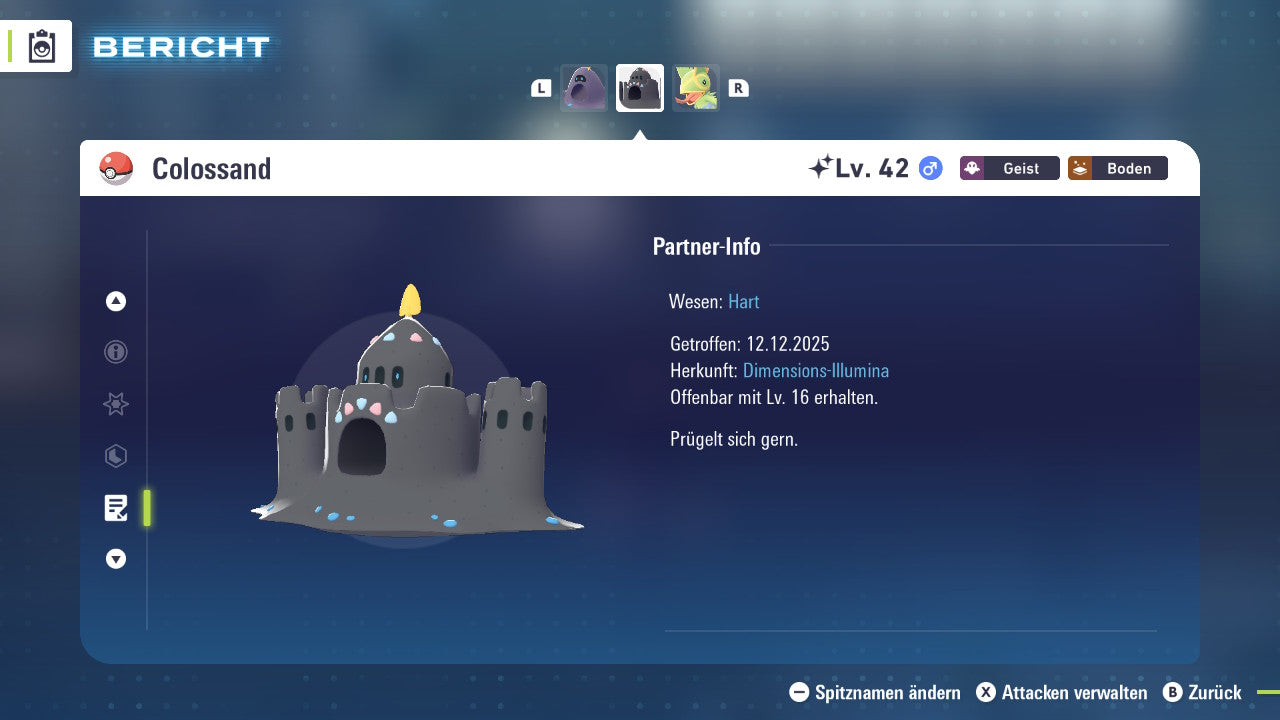The height and width of the screenshot is (720, 1280).
Task: Select the Pokéball icon next to Colossand
Action: (x=117, y=169)
